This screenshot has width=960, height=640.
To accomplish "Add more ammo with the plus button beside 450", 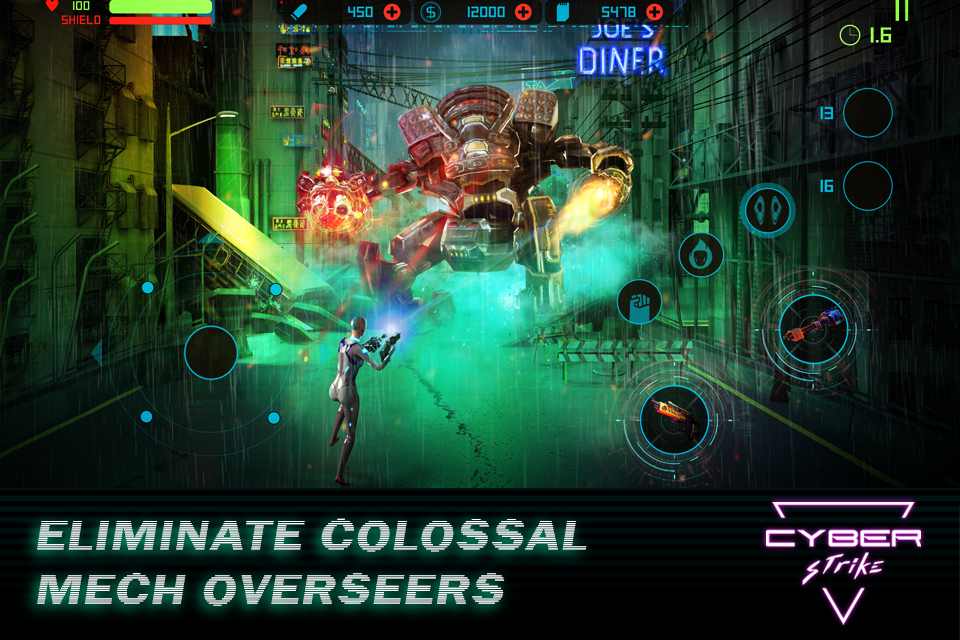I will pyautogui.click(x=391, y=12).
